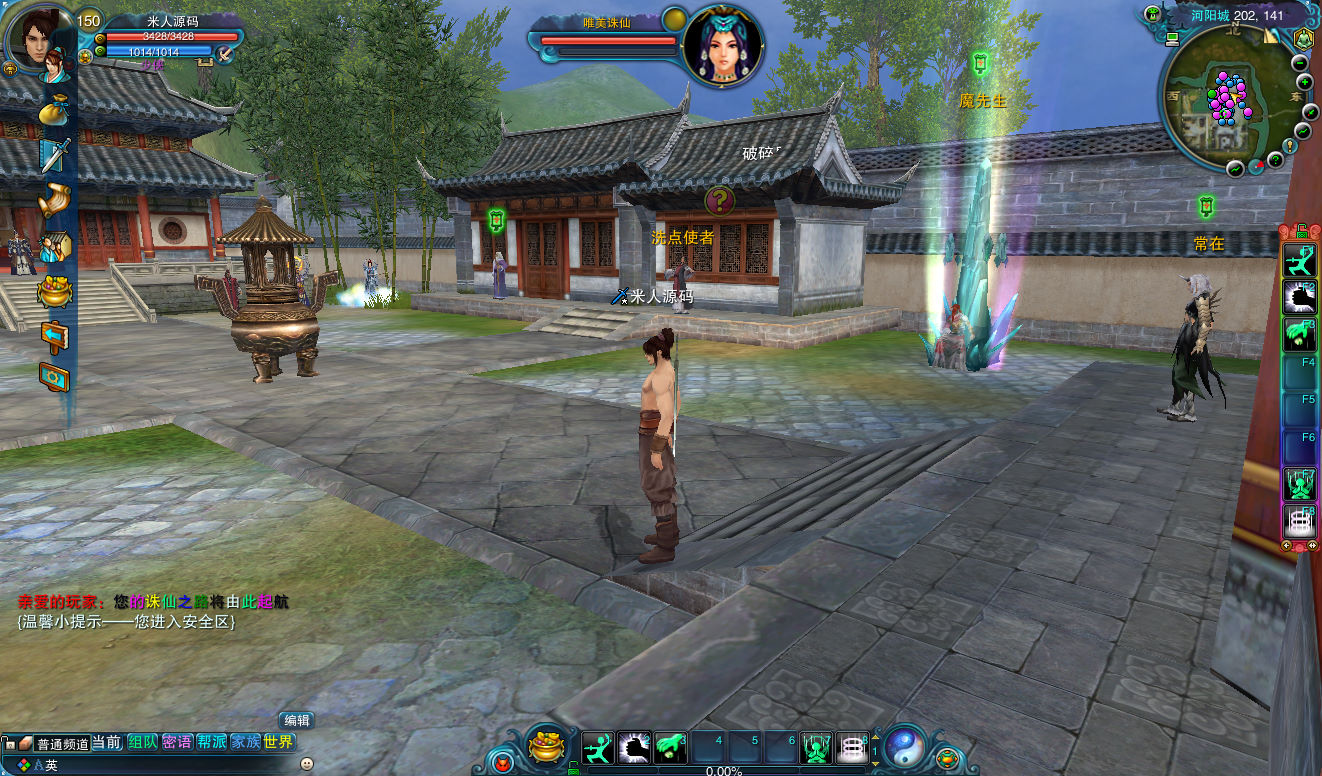
Task: Open the money bag inventory icon
Action: pos(53,109)
